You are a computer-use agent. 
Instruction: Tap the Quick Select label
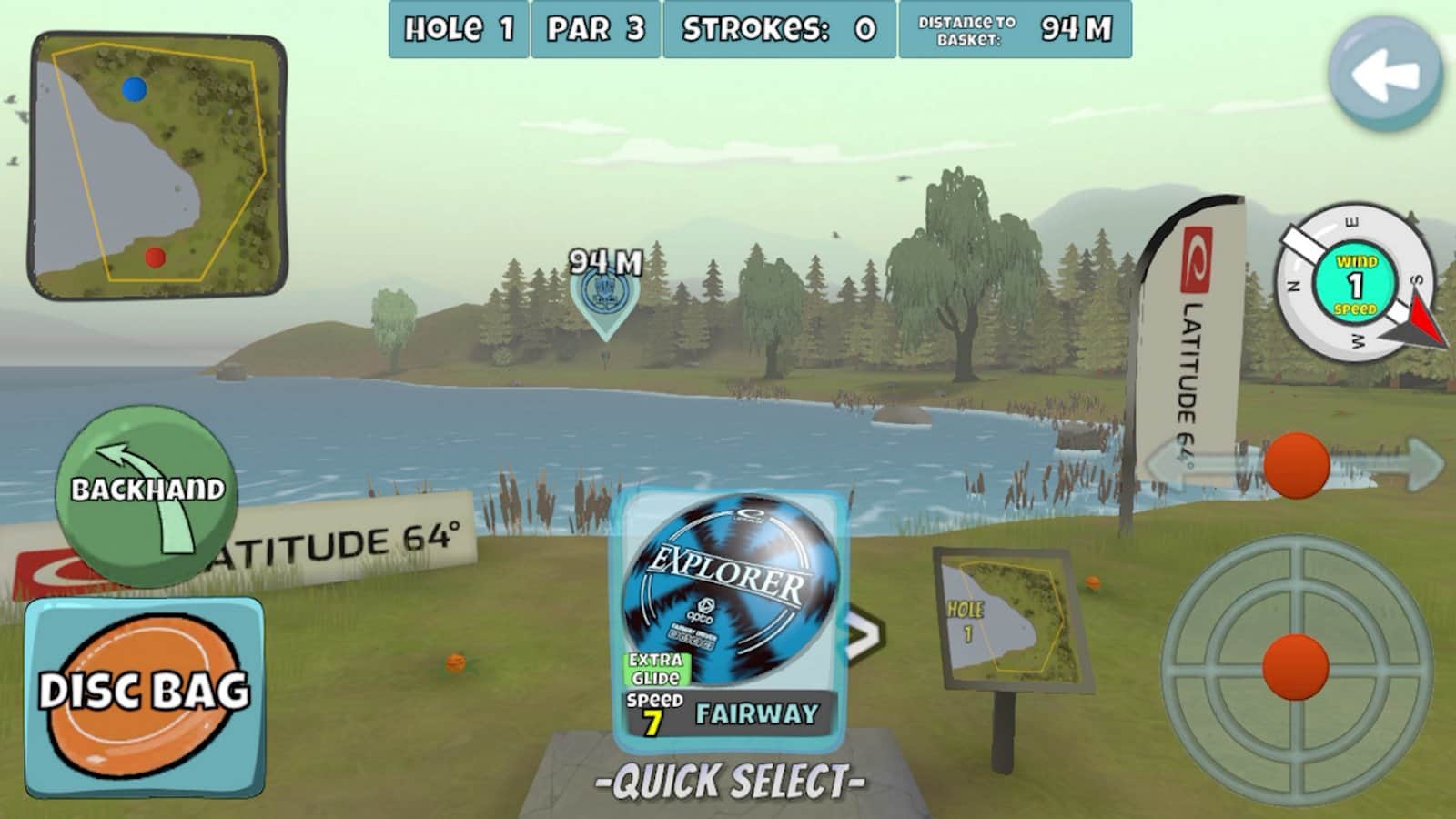coord(728,778)
